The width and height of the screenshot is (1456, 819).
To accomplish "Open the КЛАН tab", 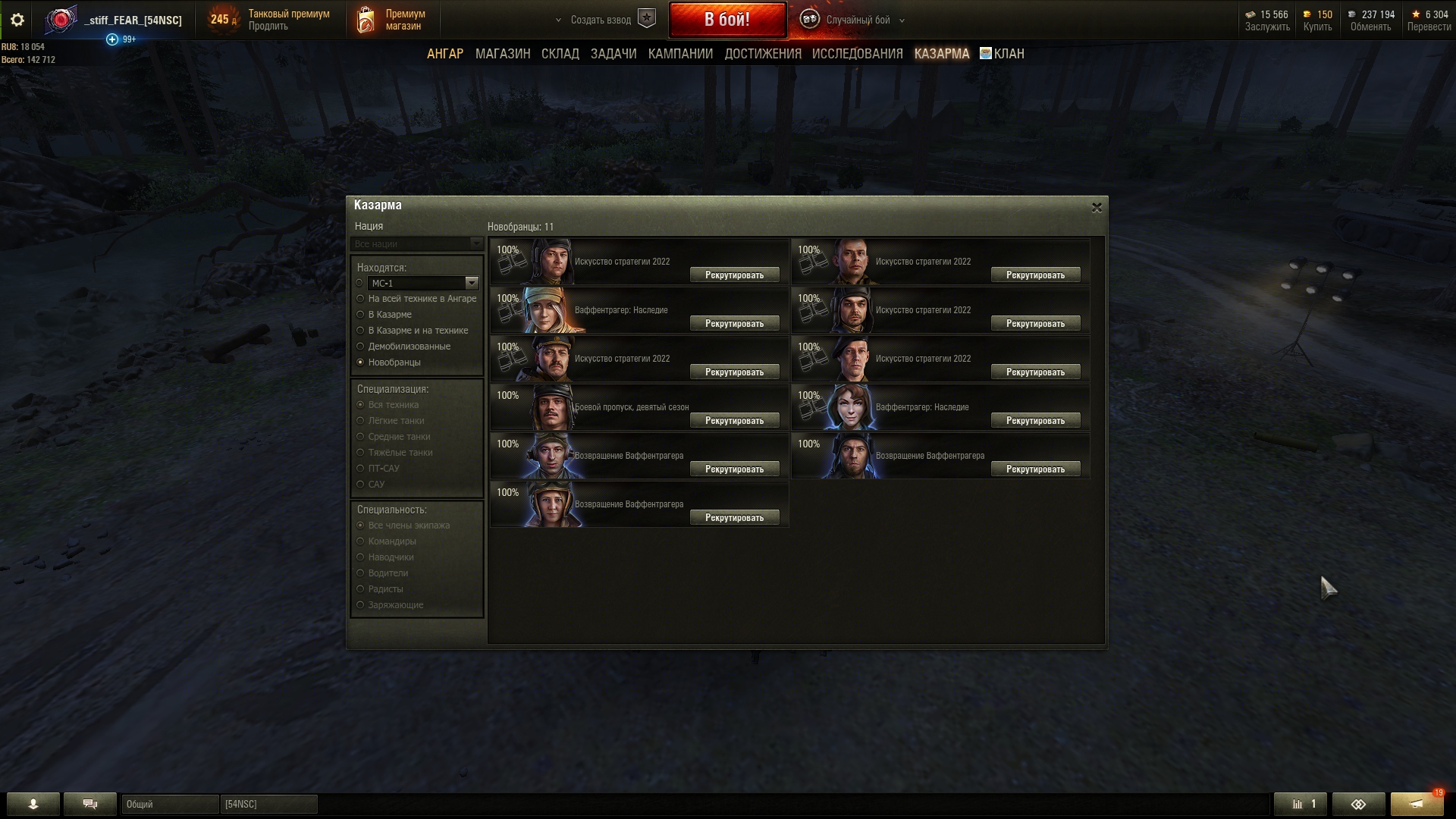I will (1008, 54).
